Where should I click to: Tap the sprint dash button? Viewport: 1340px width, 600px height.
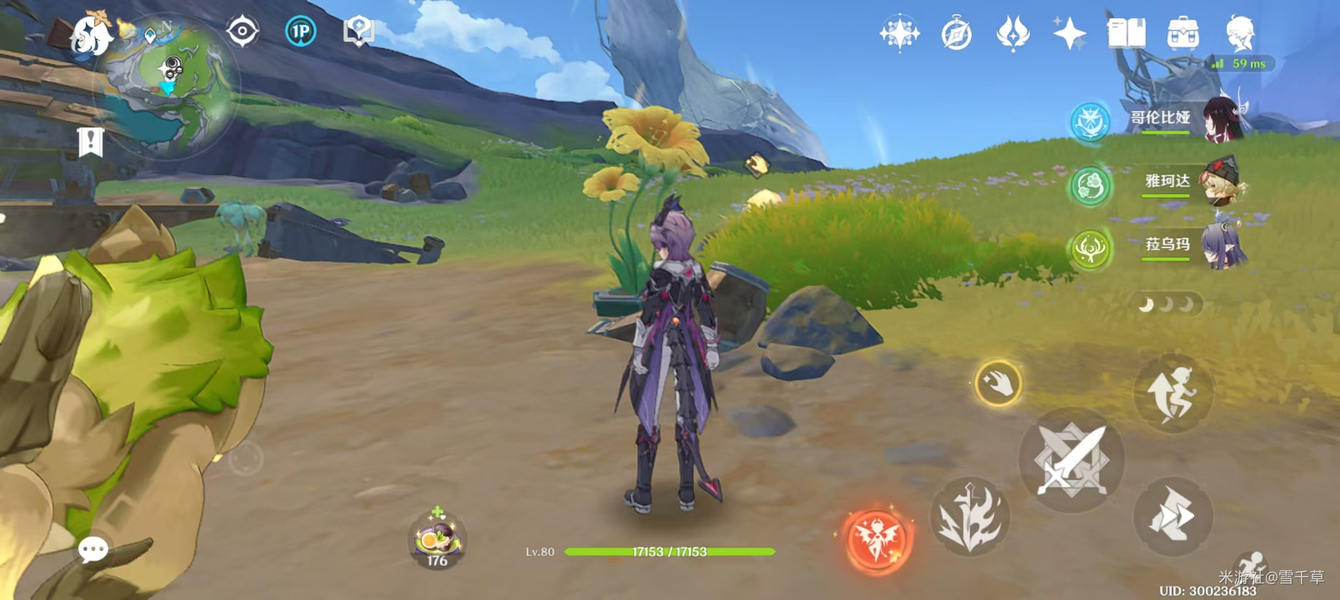point(1173,517)
